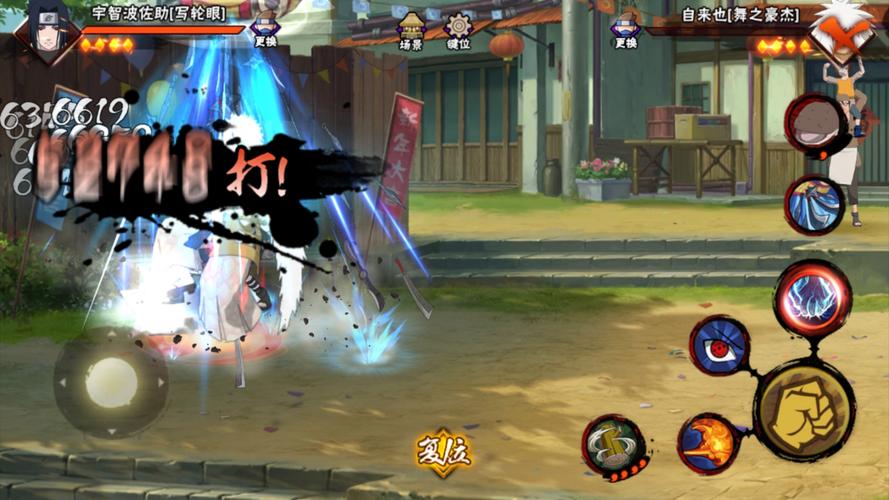The image size is (889, 500).
Task: Change Jiraiya using his 更换 swap button
Action: (625, 29)
